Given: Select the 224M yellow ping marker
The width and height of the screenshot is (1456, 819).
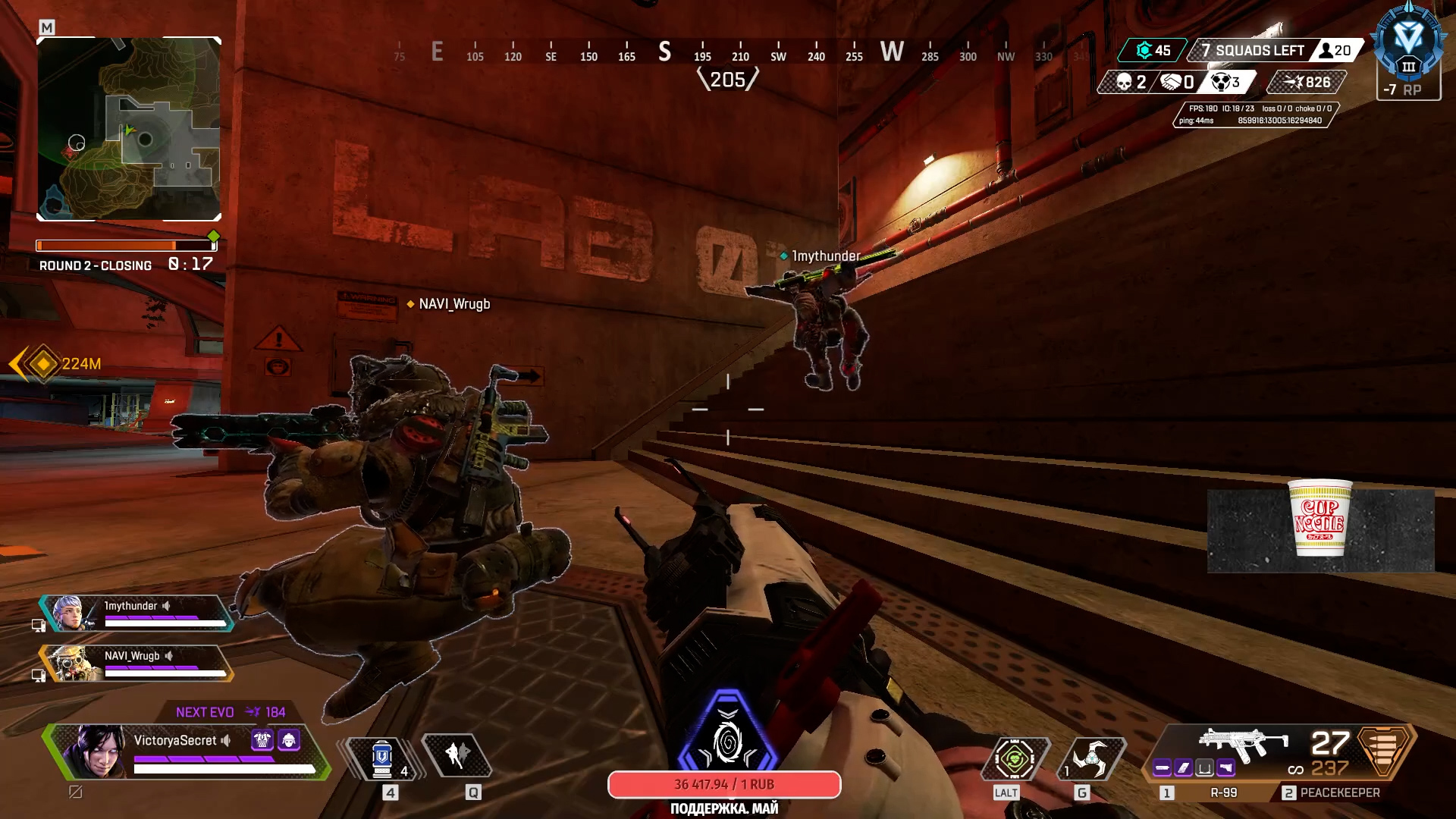Looking at the screenshot, I should click(44, 364).
